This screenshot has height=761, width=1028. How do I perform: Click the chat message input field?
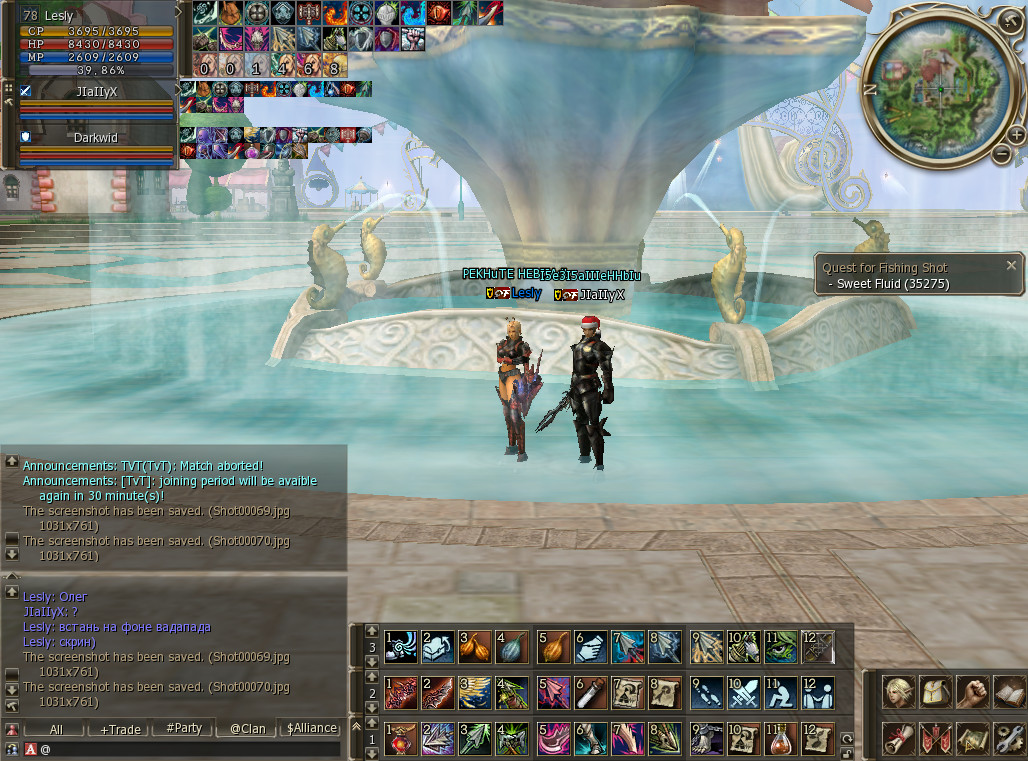click(x=190, y=748)
